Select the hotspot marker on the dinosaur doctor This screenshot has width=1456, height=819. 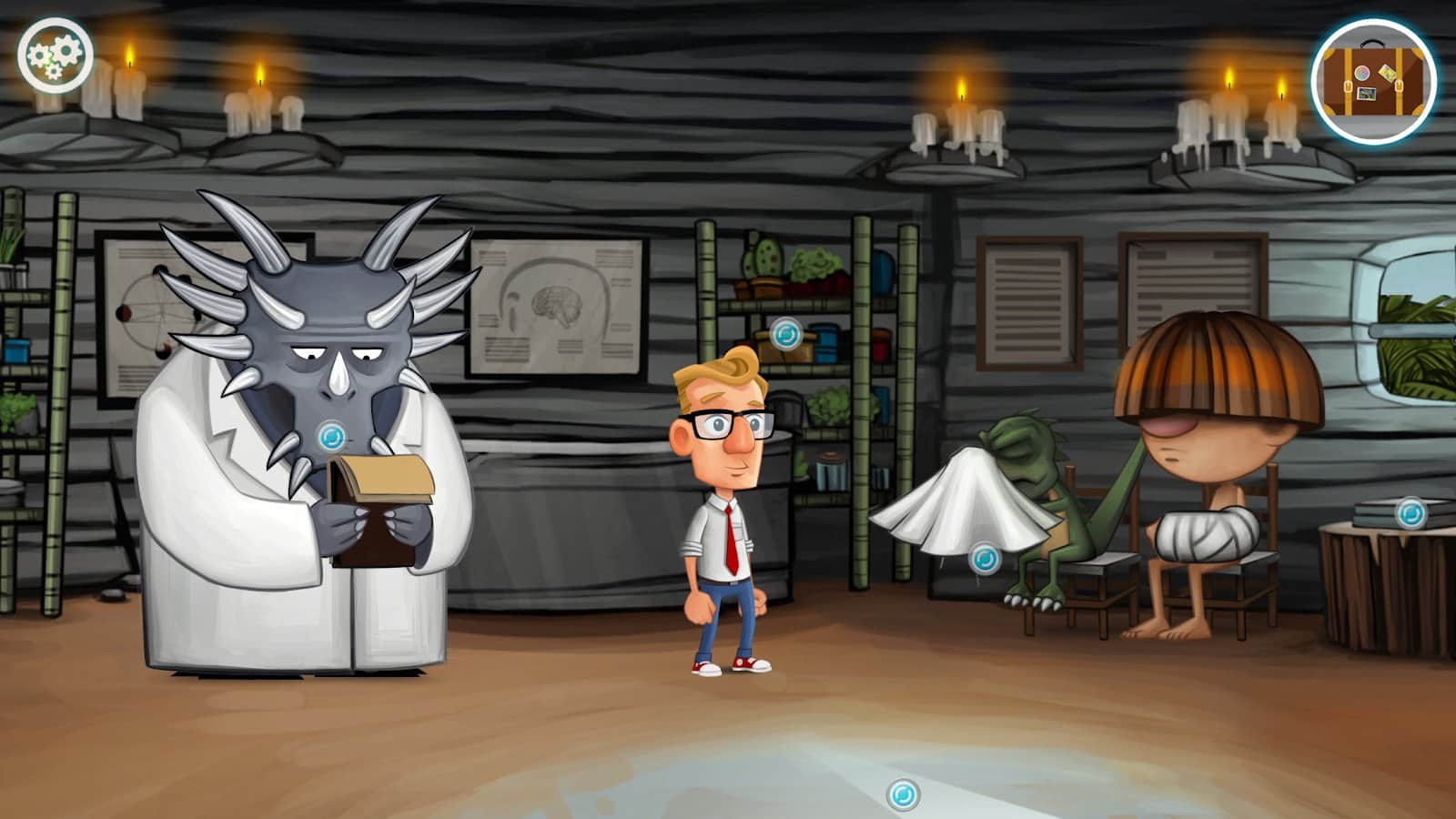click(x=332, y=435)
